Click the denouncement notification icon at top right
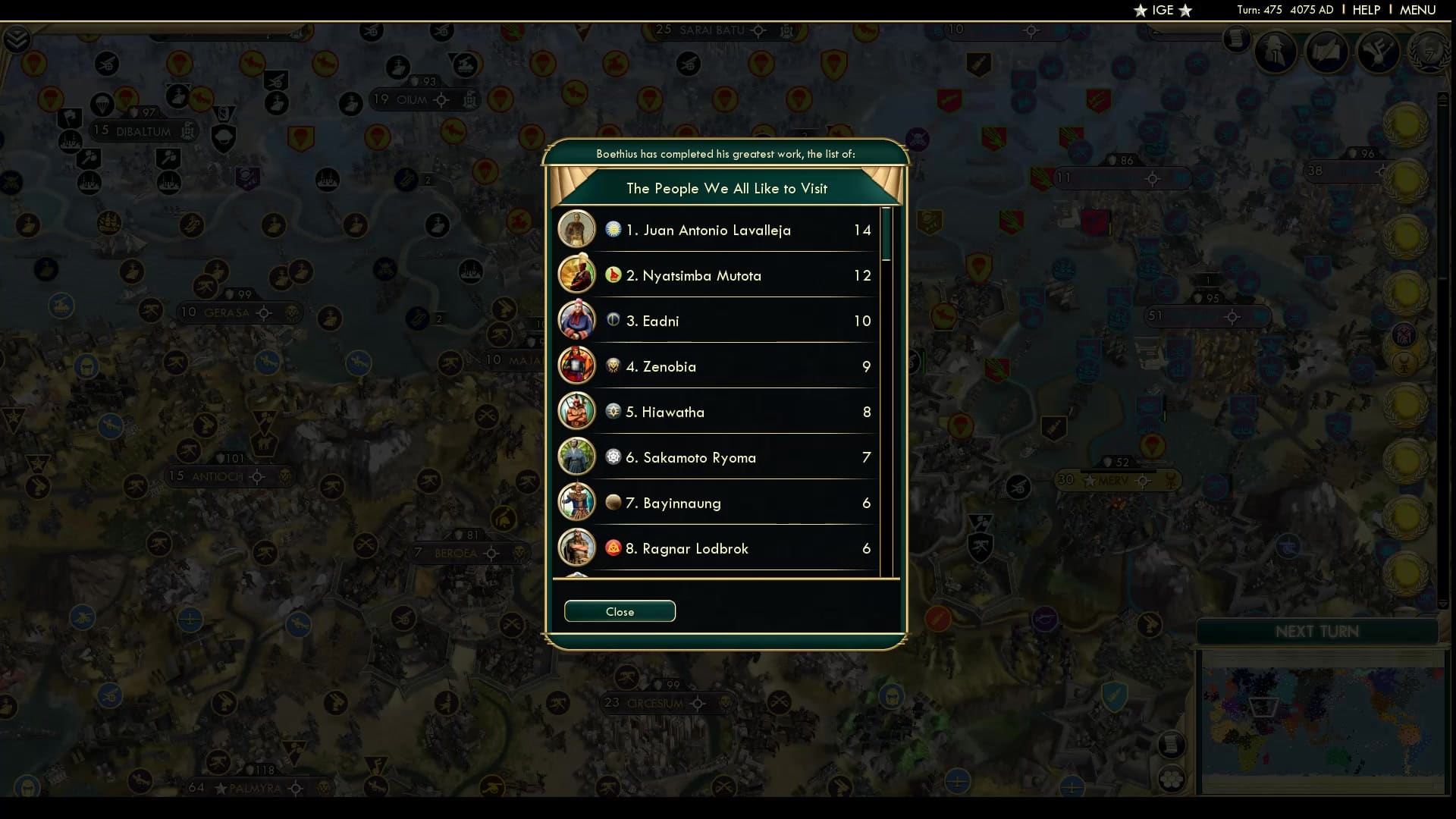This screenshot has width=1456, height=819. (1404, 334)
